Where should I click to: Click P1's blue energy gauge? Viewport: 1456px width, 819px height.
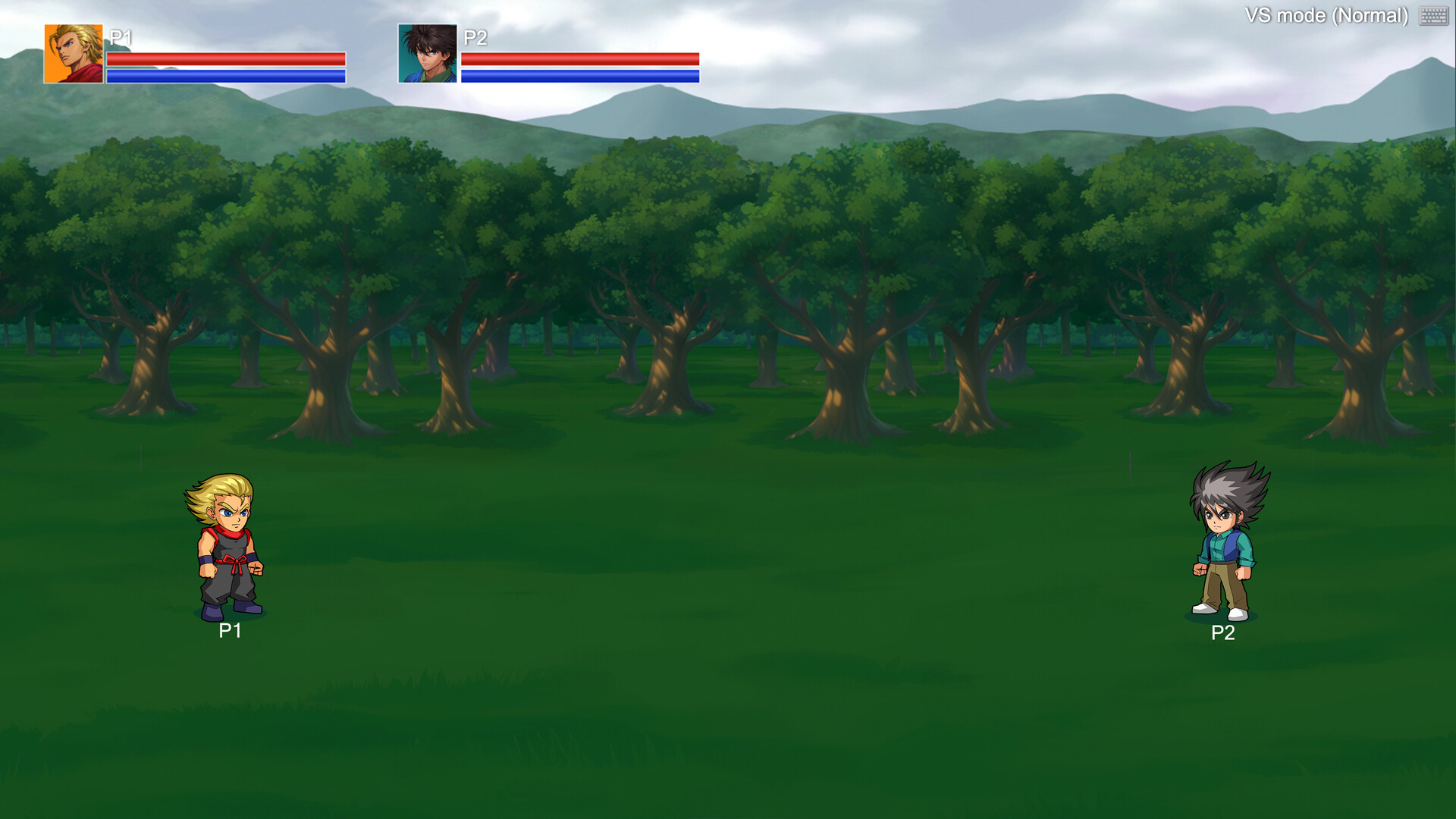227,75
